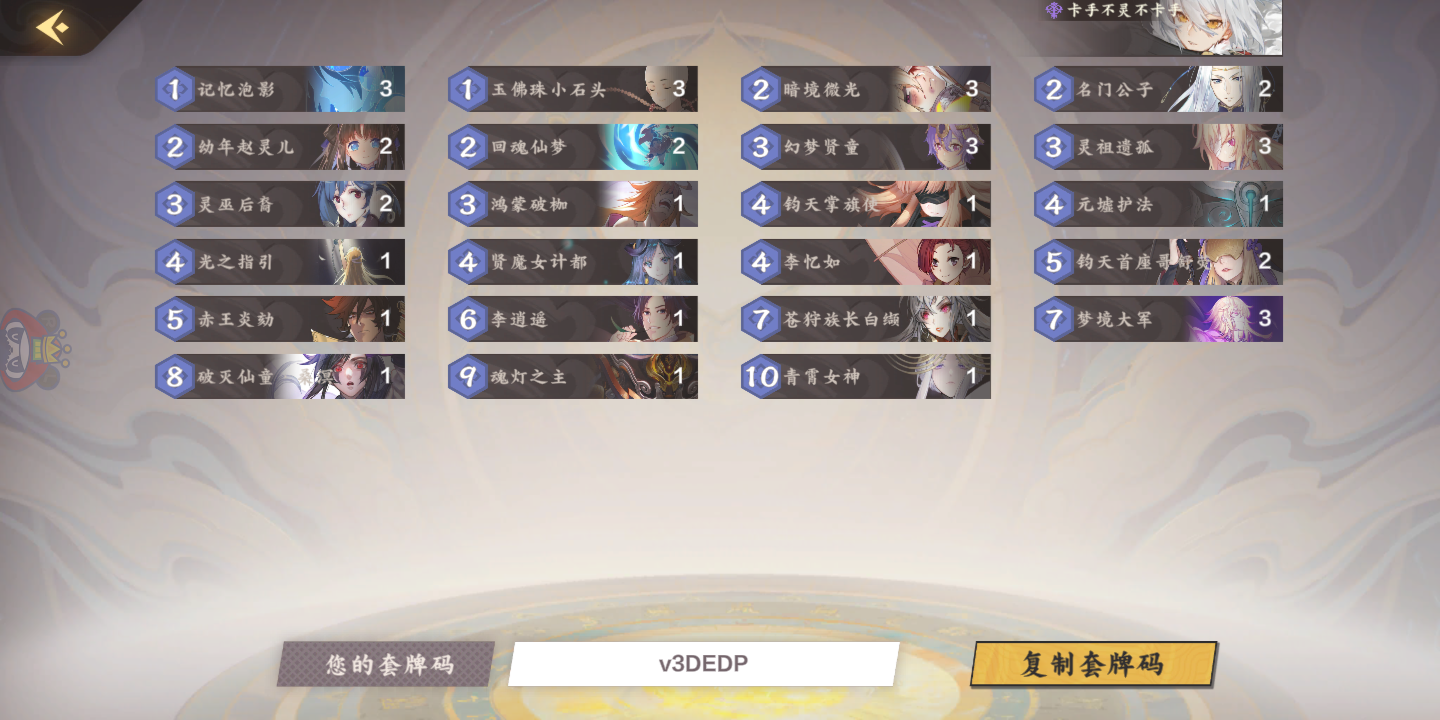Viewport: 1440px width, 720px height.
Task: Click the cost-9 hexagon badge on 魂灯之主
Action: tap(468, 376)
